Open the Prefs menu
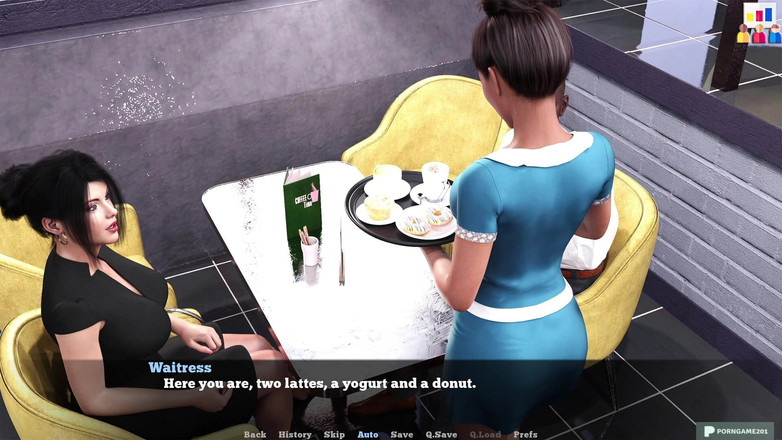 (x=525, y=434)
